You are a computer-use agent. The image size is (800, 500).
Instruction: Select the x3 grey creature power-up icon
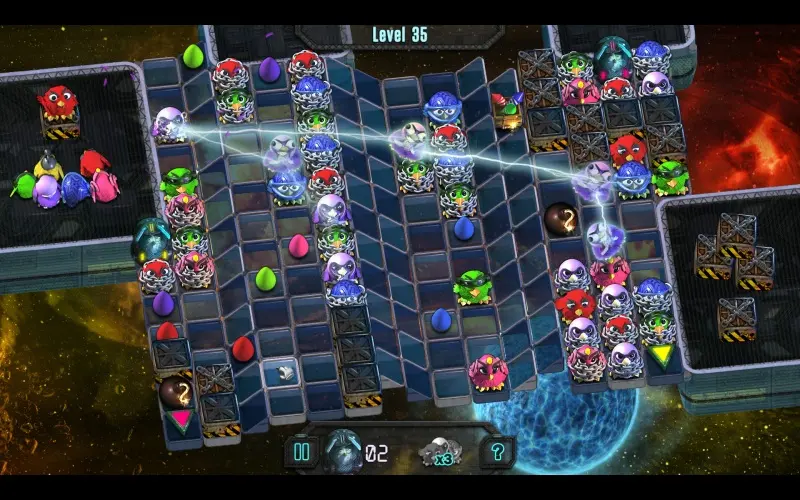pos(436,454)
